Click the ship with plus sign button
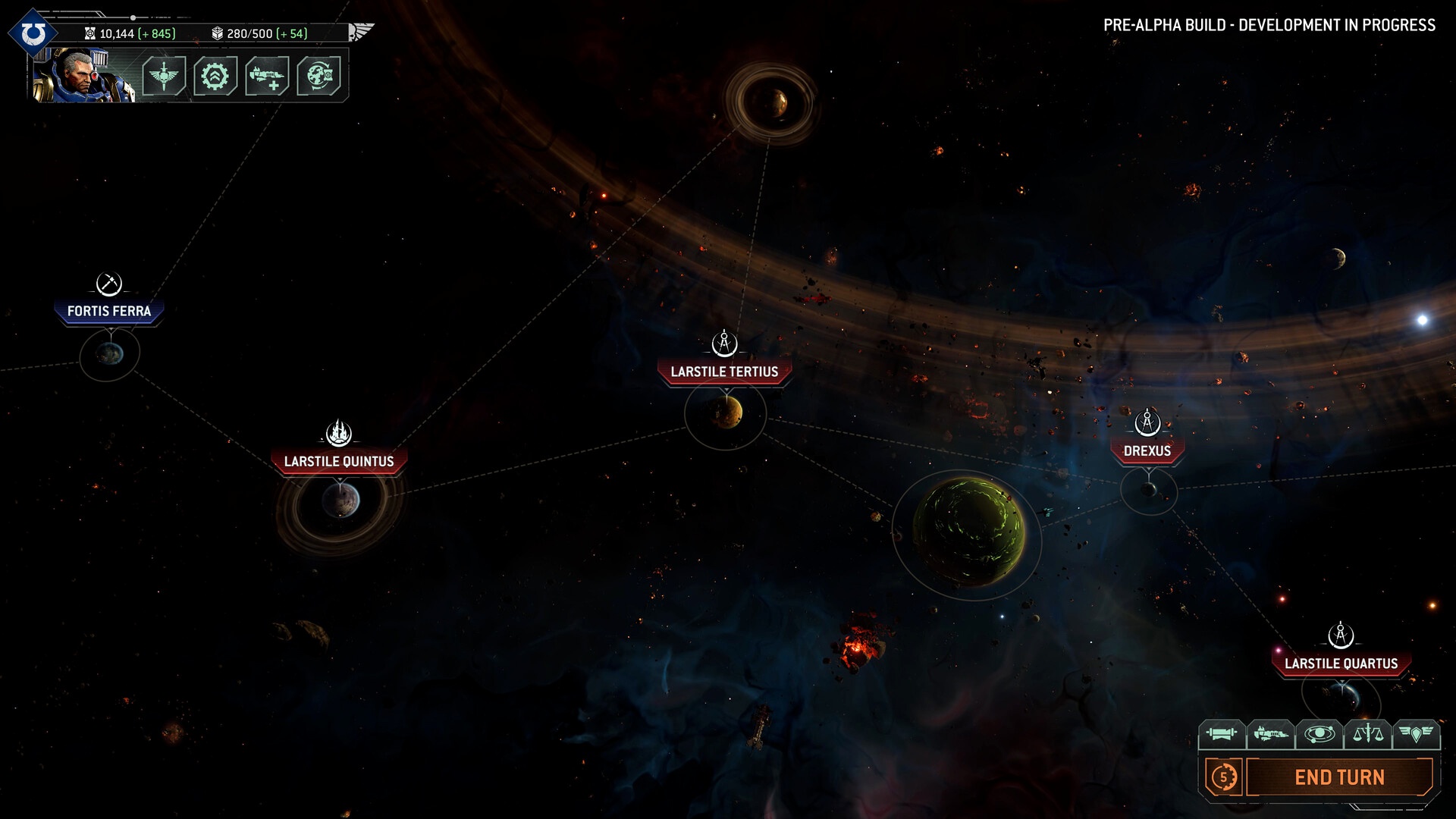 pos(267,76)
